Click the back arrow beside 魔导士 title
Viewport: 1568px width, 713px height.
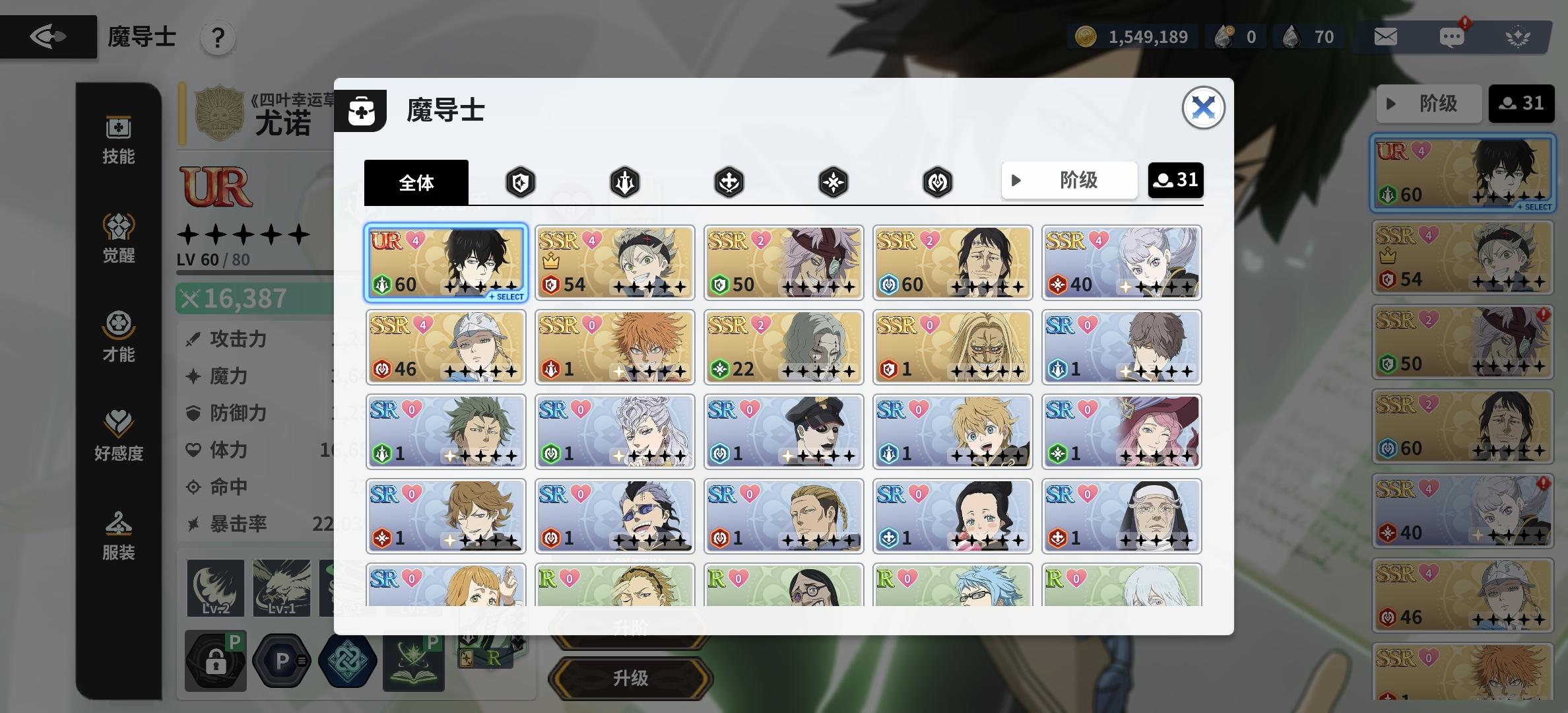(48, 36)
